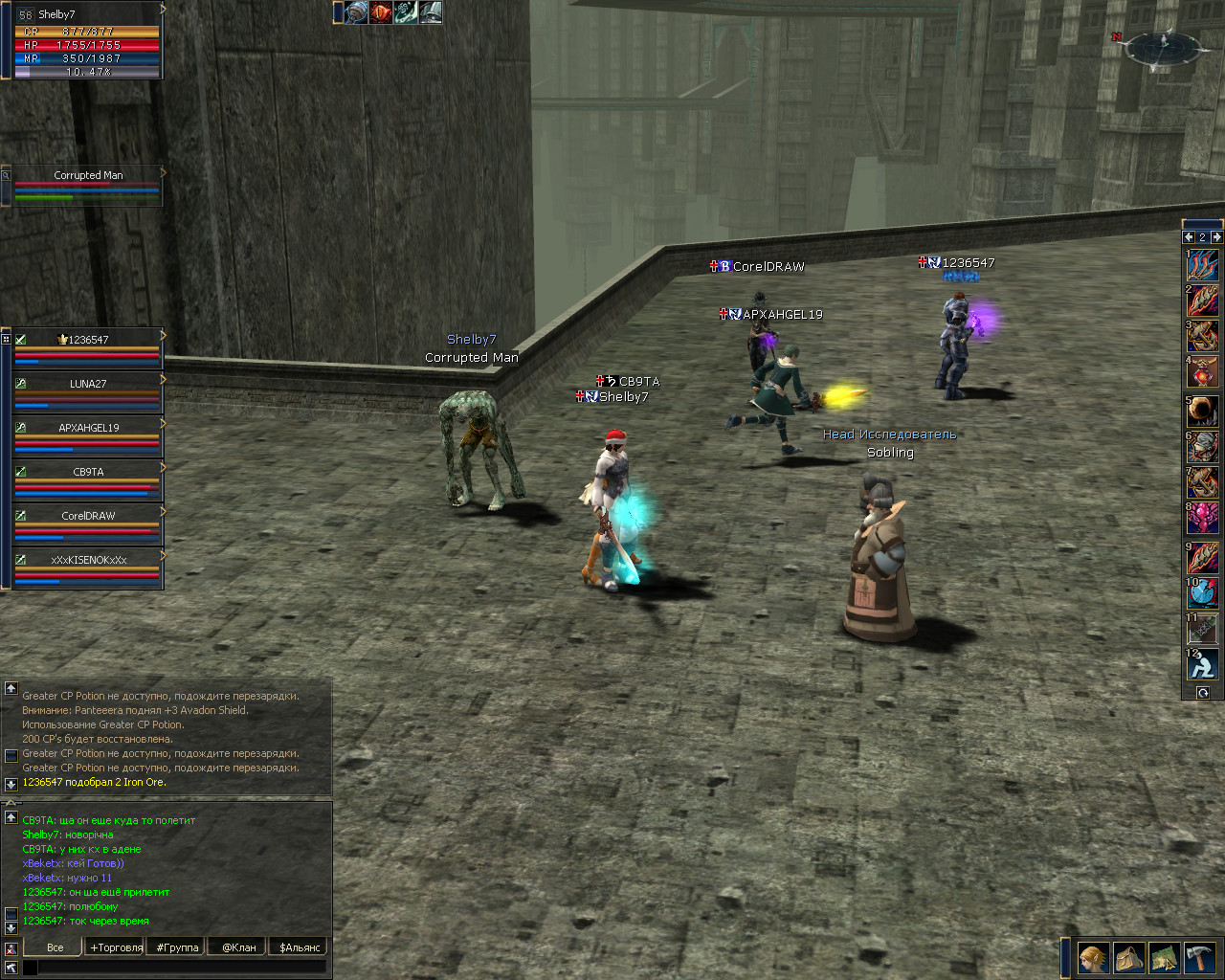Click the compass radar in the corner
The width and height of the screenshot is (1225, 980).
(1164, 48)
